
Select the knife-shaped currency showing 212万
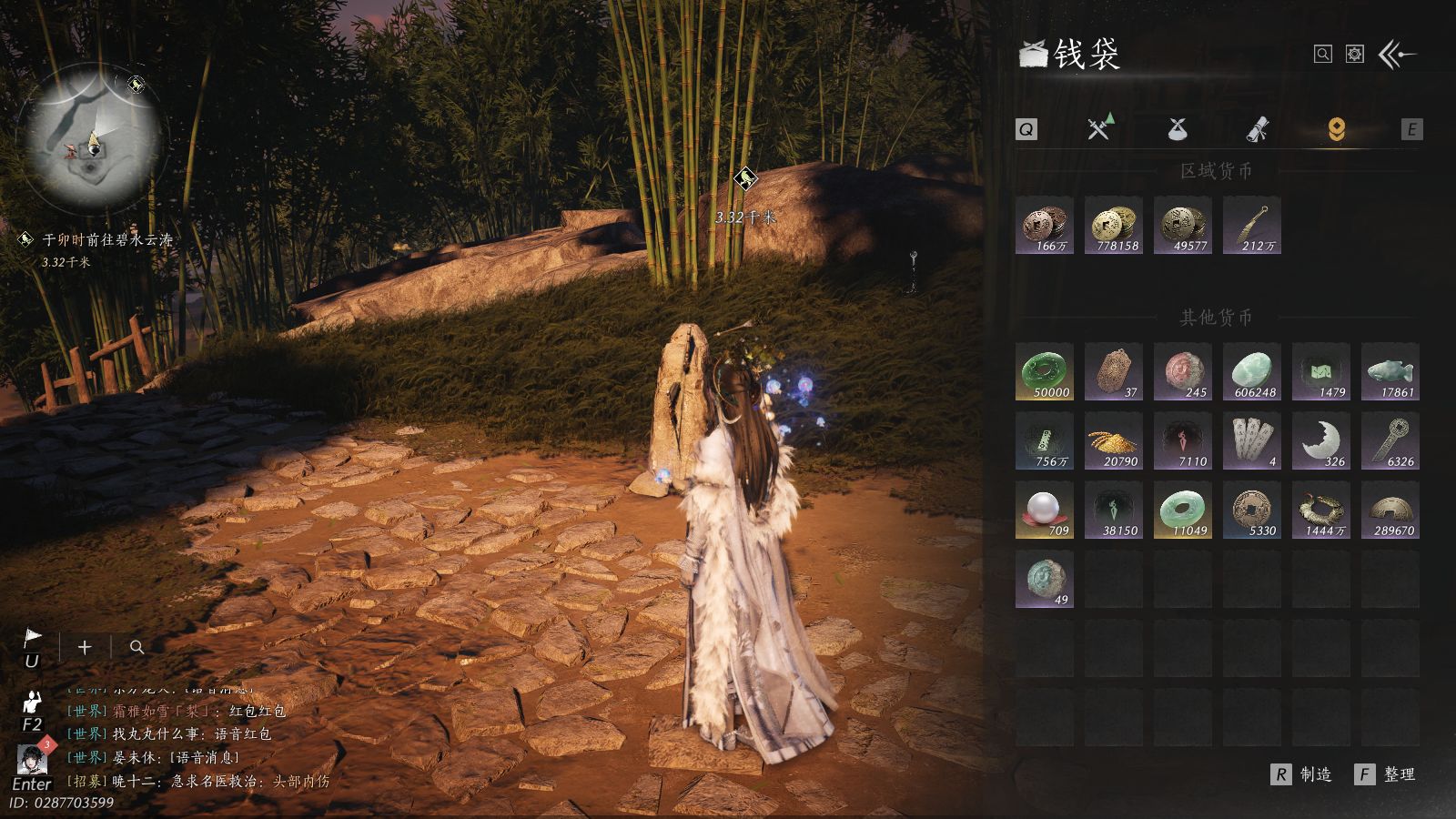[x=1252, y=225]
